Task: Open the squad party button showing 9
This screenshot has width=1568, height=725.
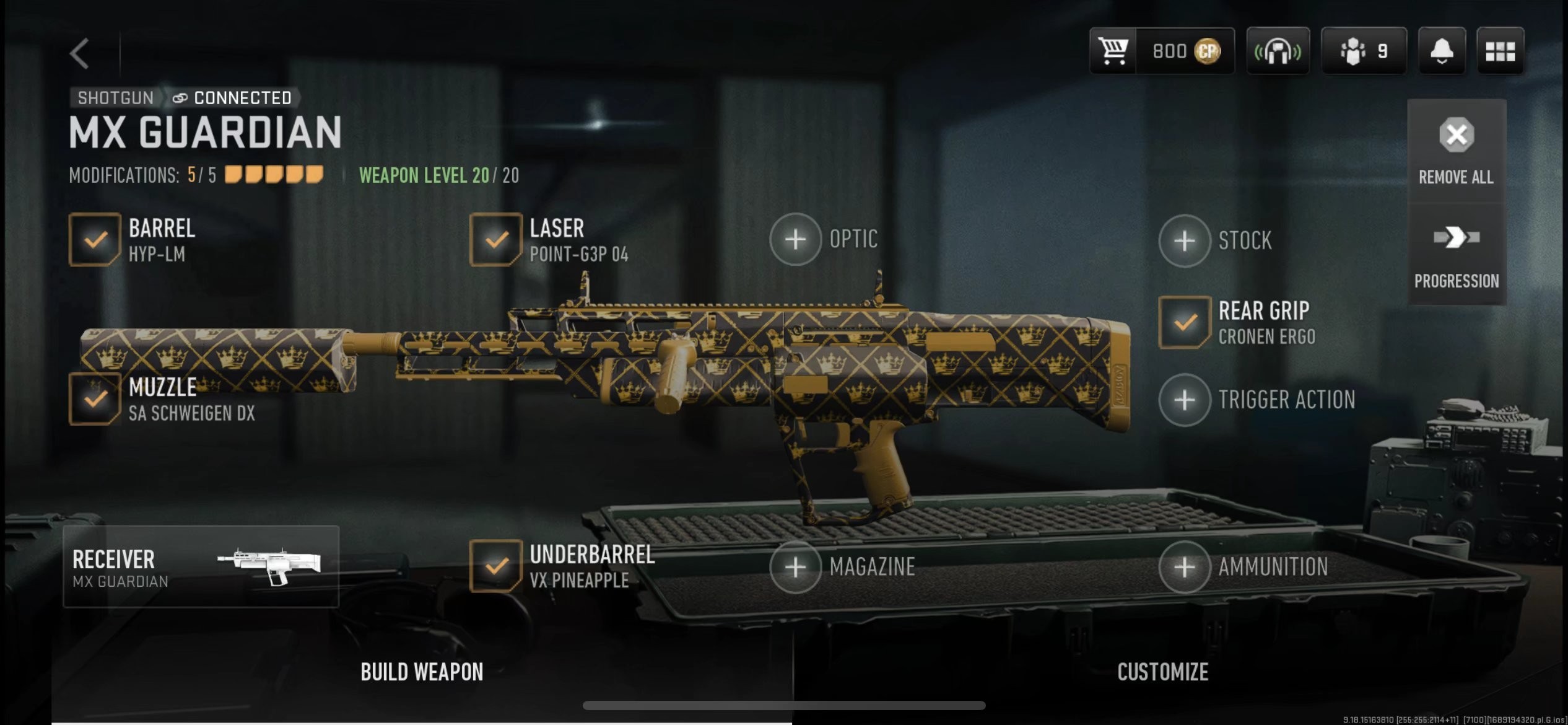Action: tap(1363, 51)
